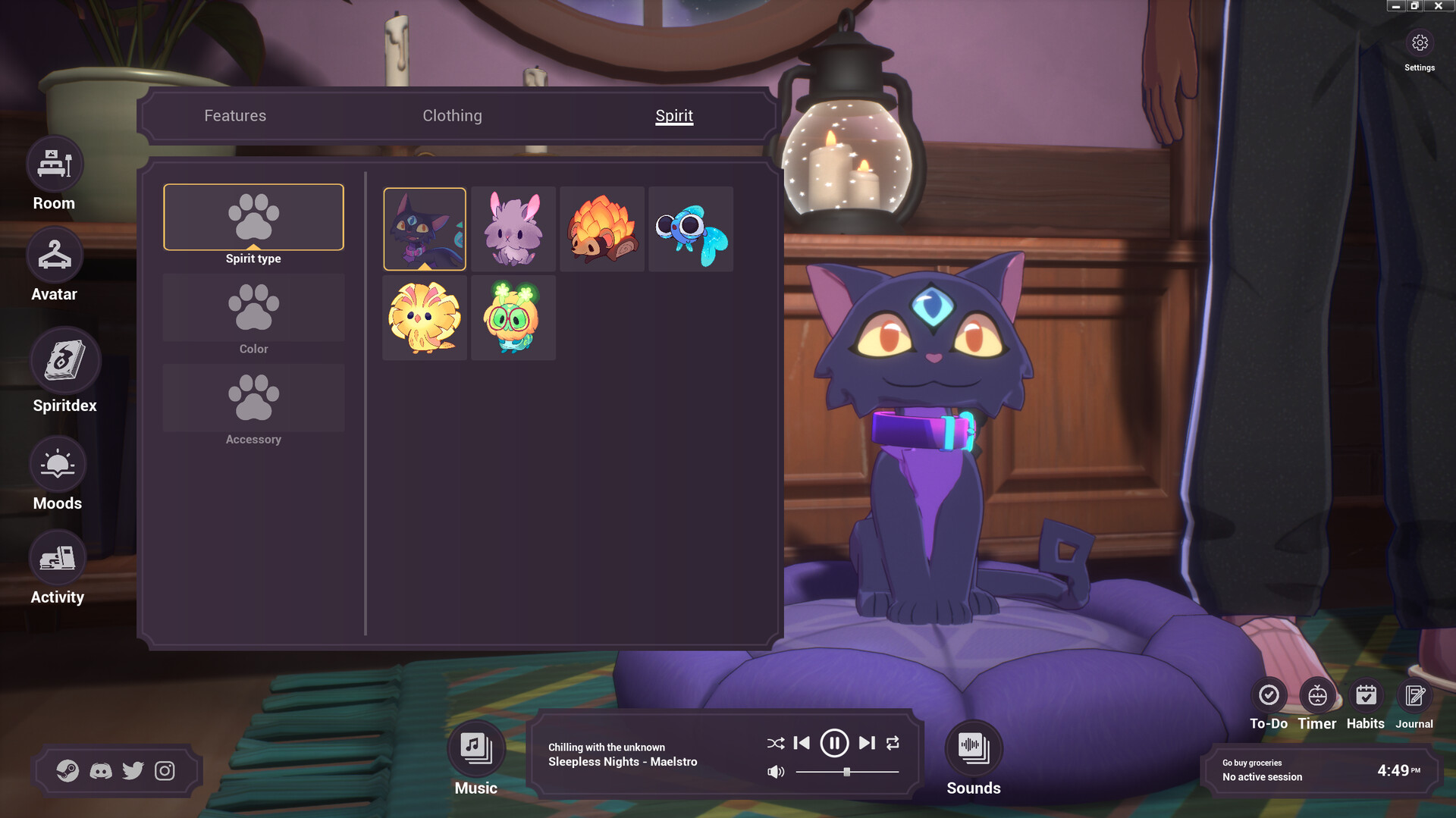
Task: Pause the currently playing track
Action: point(835,744)
